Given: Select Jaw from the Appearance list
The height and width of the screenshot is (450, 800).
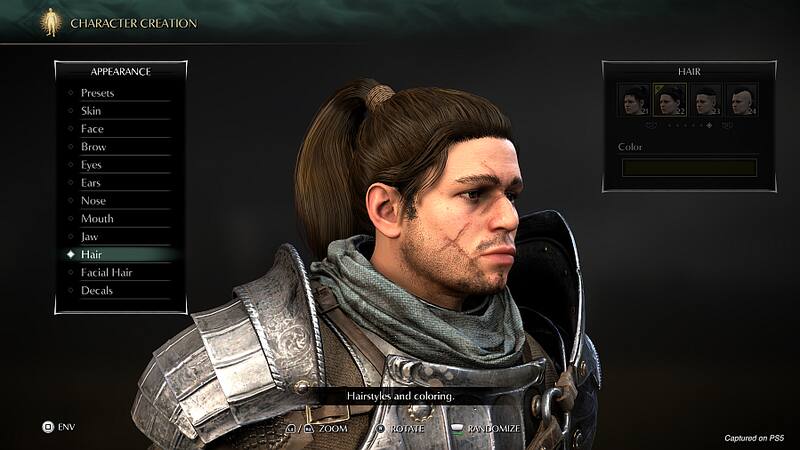Looking at the screenshot, I should coord(90,237).
